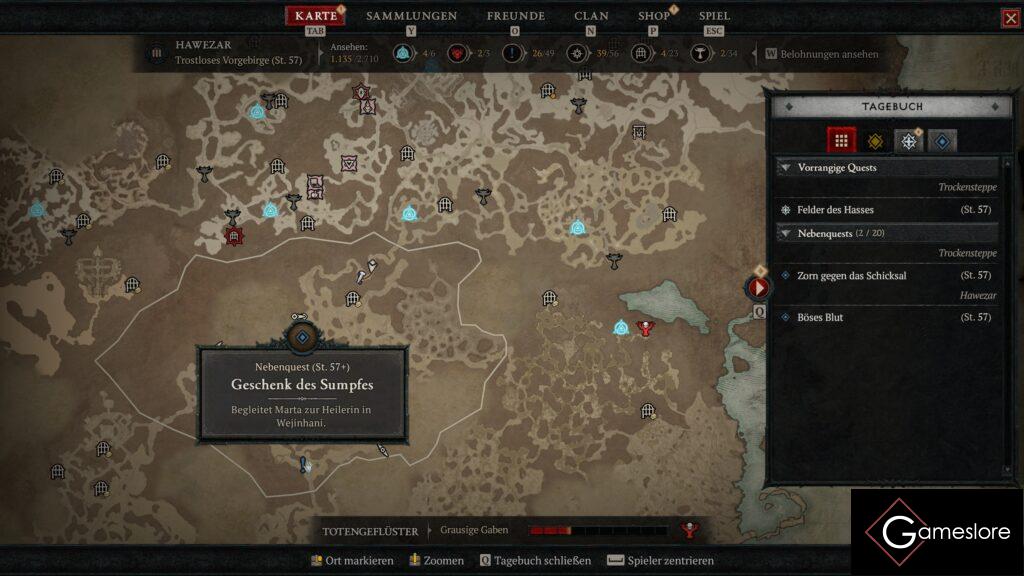
Task: Select the red grid all-quests journal filter
Action: [x=841, y=141]
